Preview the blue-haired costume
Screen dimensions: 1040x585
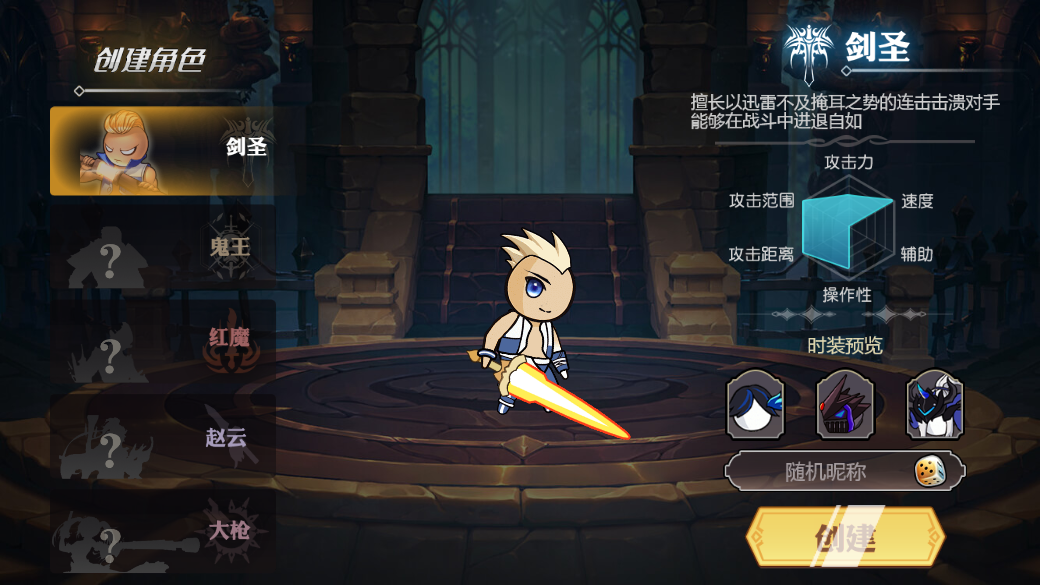click(755, 405)
